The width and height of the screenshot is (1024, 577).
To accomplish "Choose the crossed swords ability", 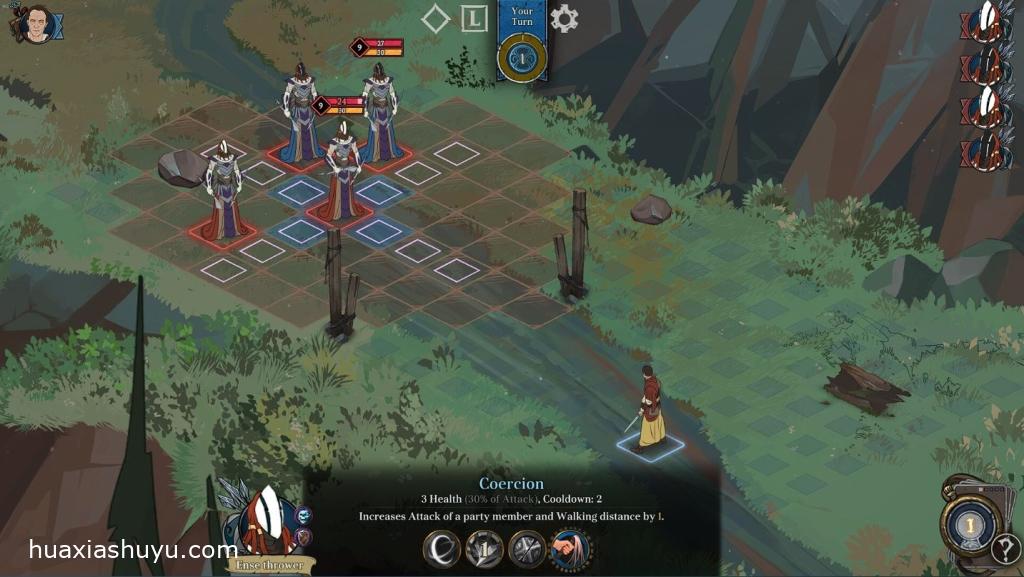I will click(x=527, y=549).
